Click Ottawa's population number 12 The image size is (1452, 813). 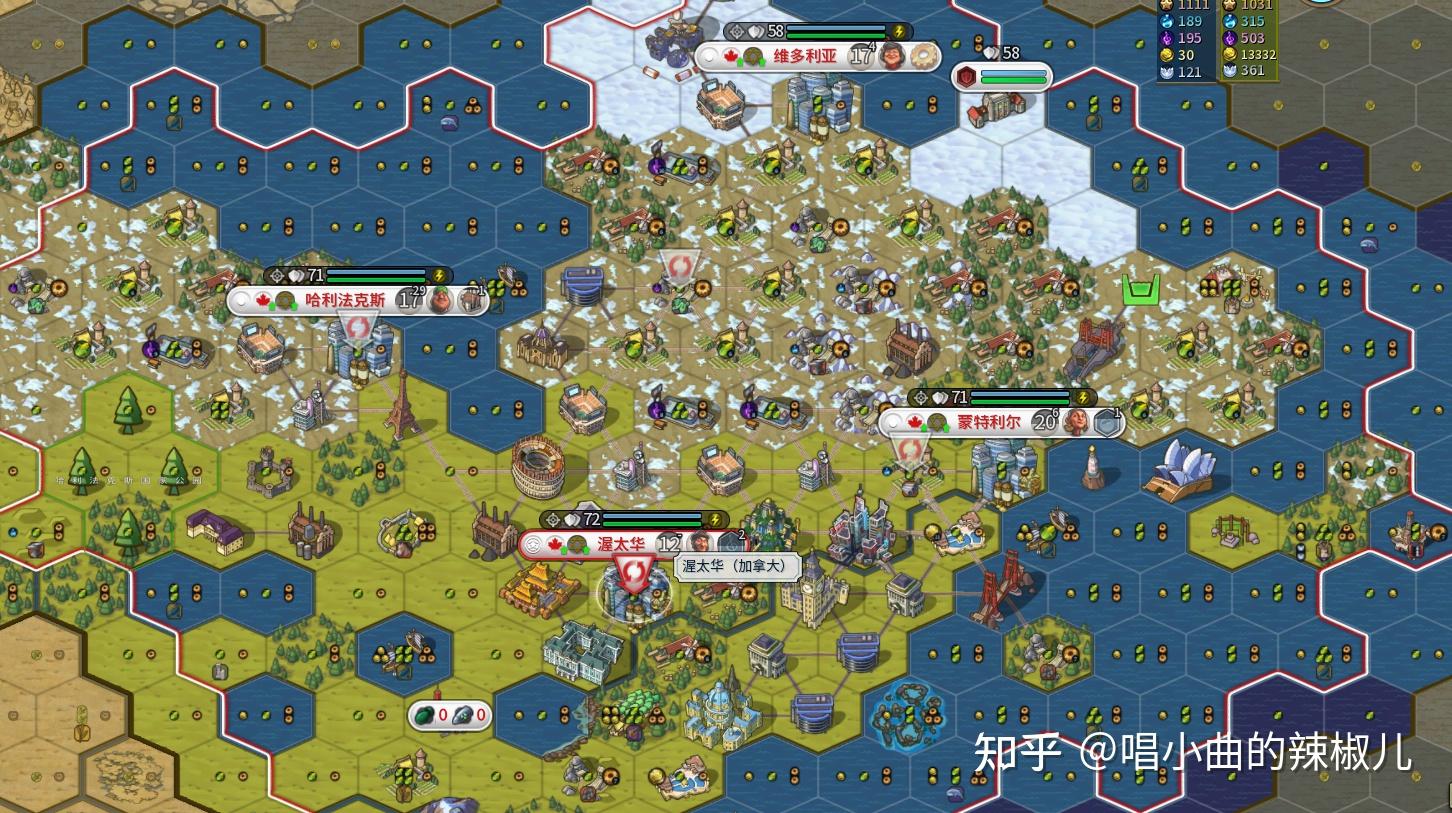click(x=670, y=544)
